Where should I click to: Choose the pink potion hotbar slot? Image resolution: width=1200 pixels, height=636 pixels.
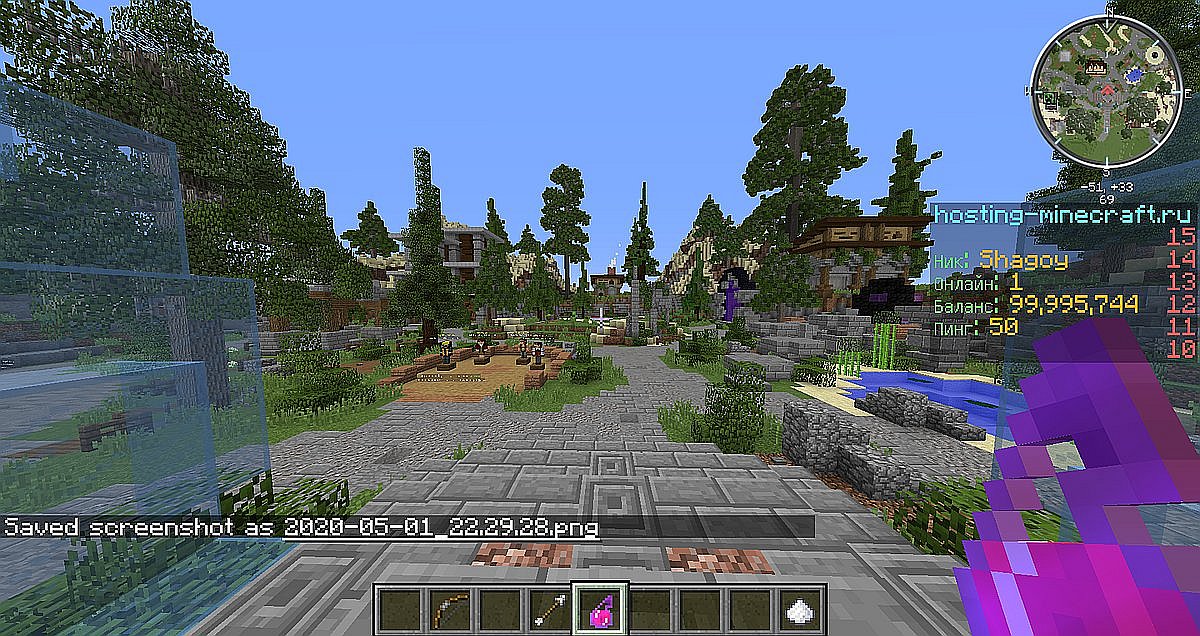597,607
